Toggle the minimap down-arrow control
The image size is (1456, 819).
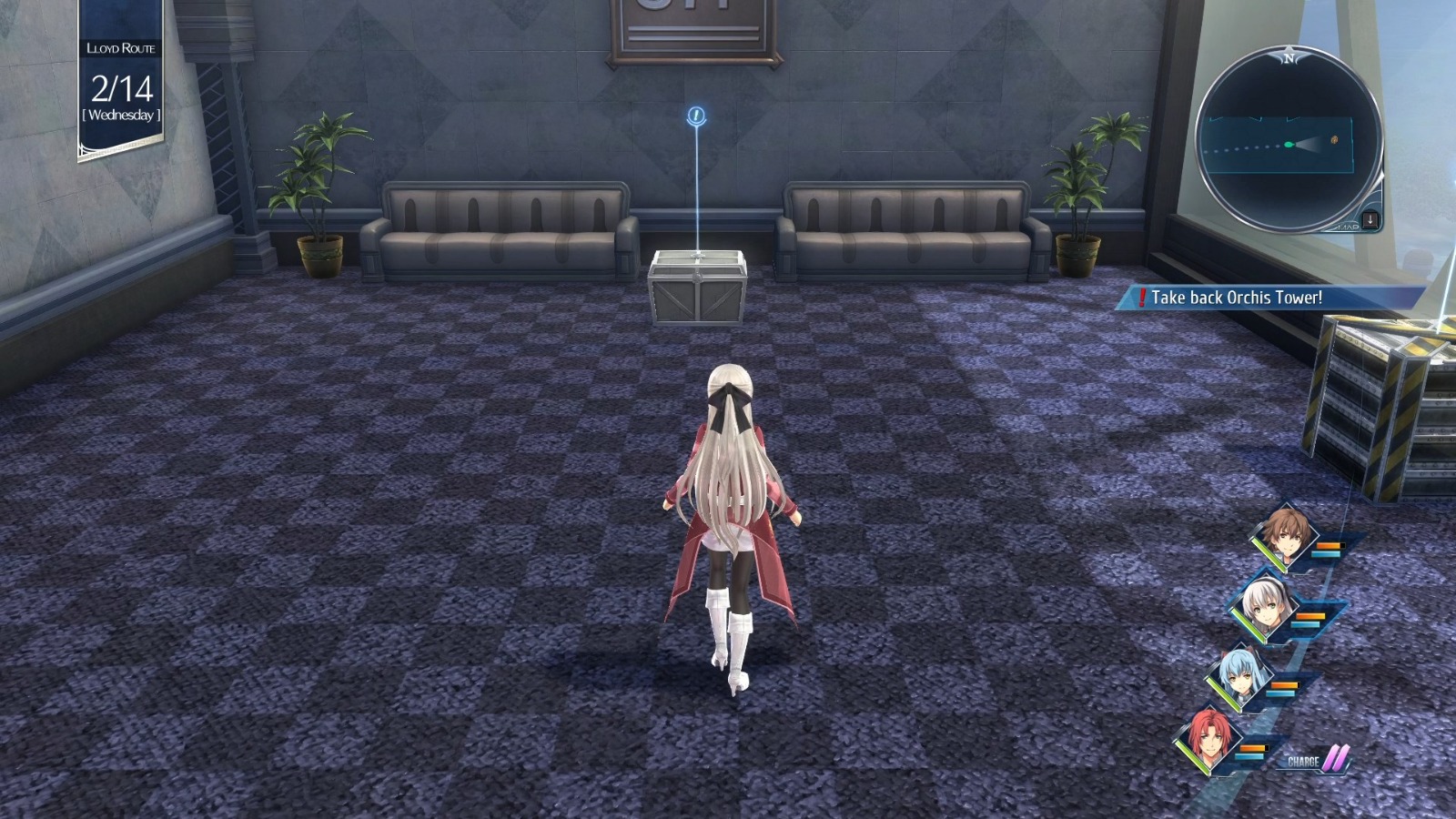tap(1370, 218)
